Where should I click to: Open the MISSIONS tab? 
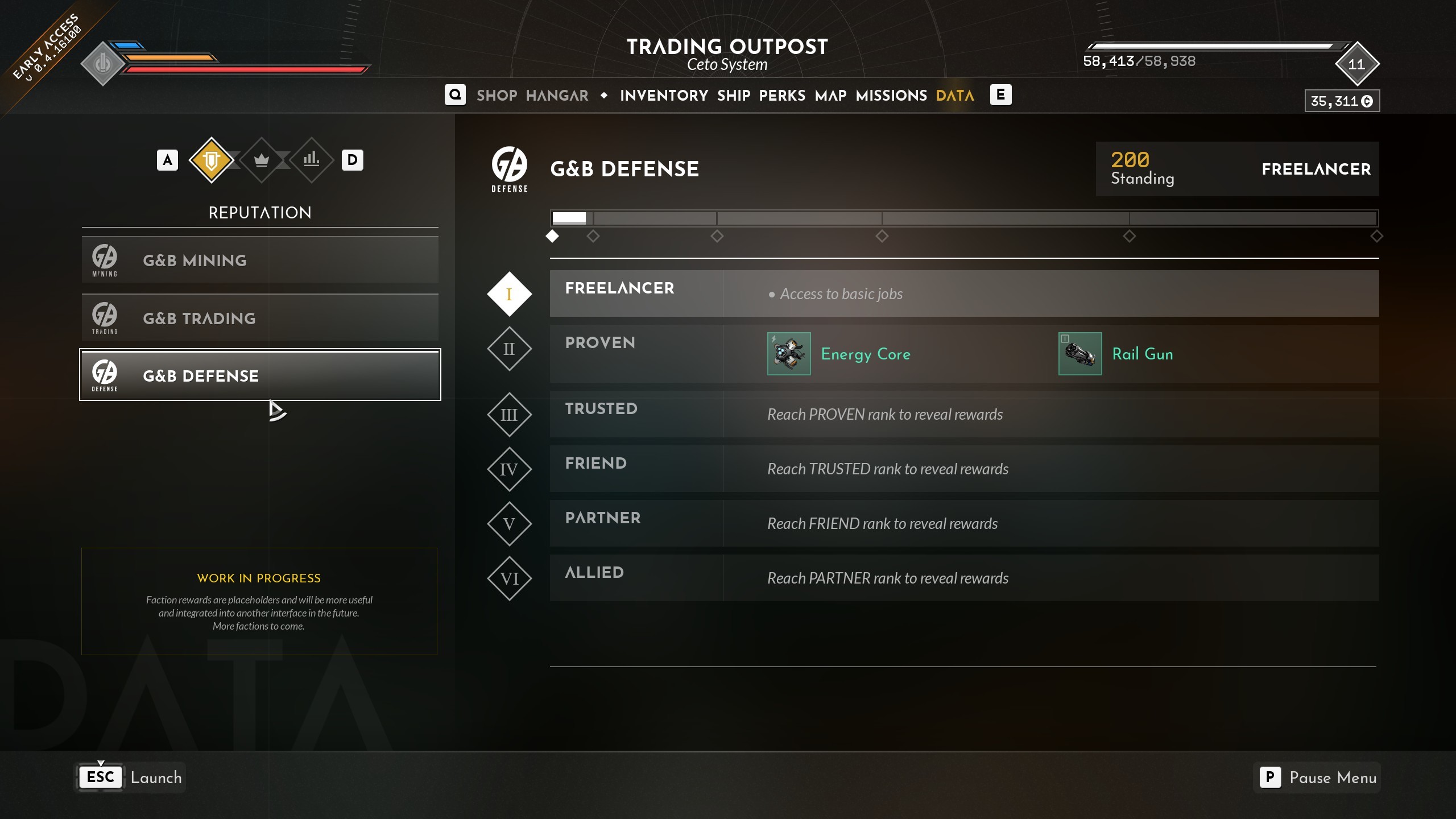(x=891, y=95)
